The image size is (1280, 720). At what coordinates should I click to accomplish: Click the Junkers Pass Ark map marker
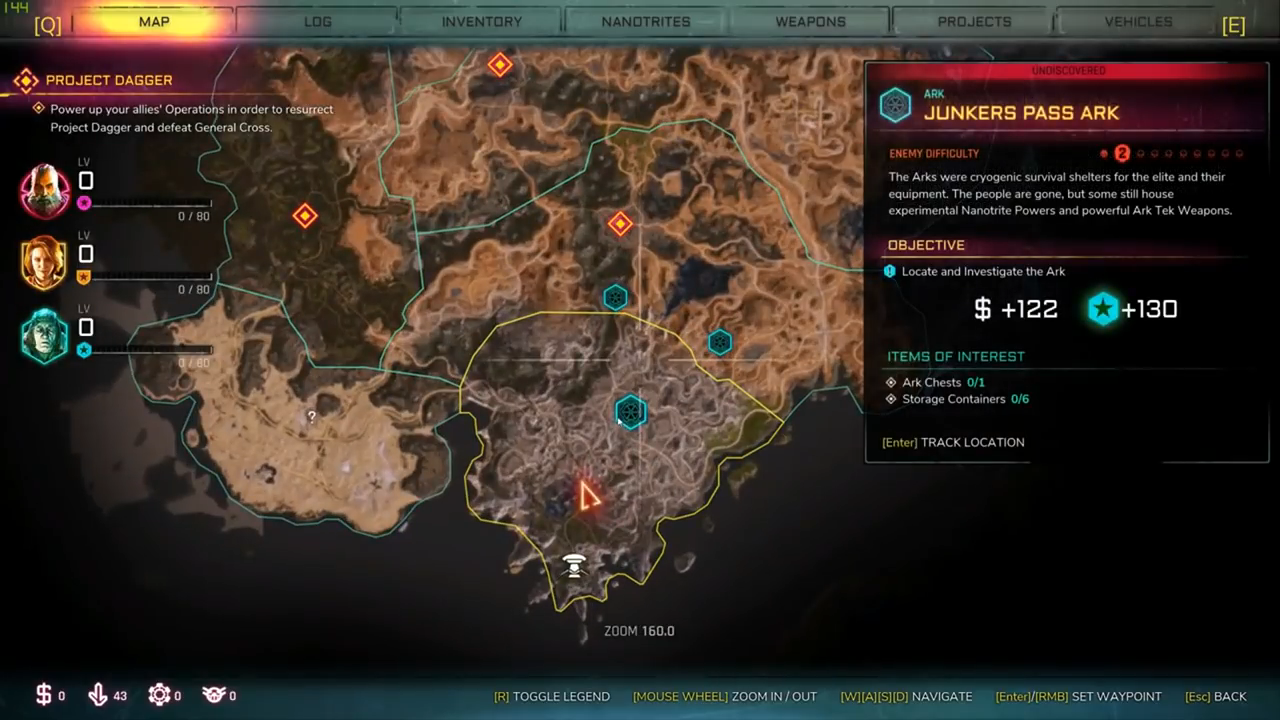click(x=630, y=411)
